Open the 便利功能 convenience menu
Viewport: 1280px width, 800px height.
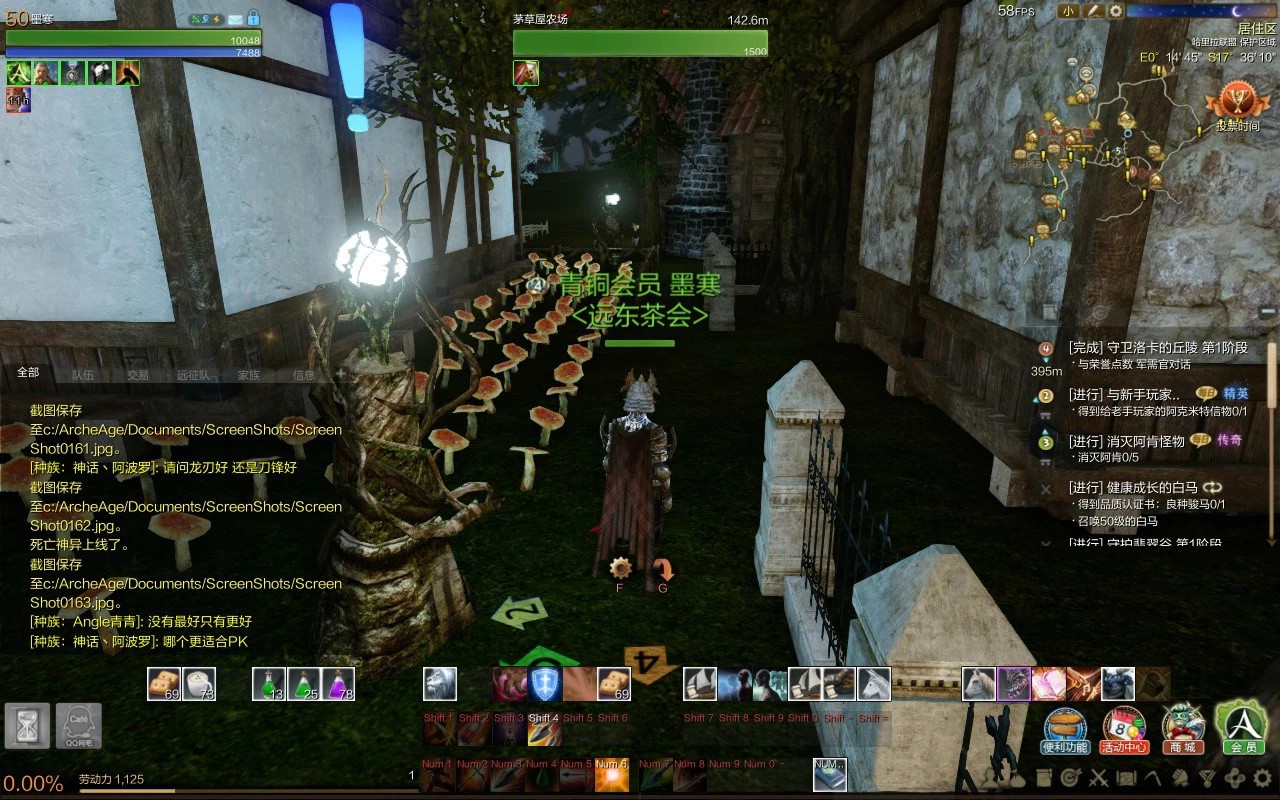tap(1066, 730)
